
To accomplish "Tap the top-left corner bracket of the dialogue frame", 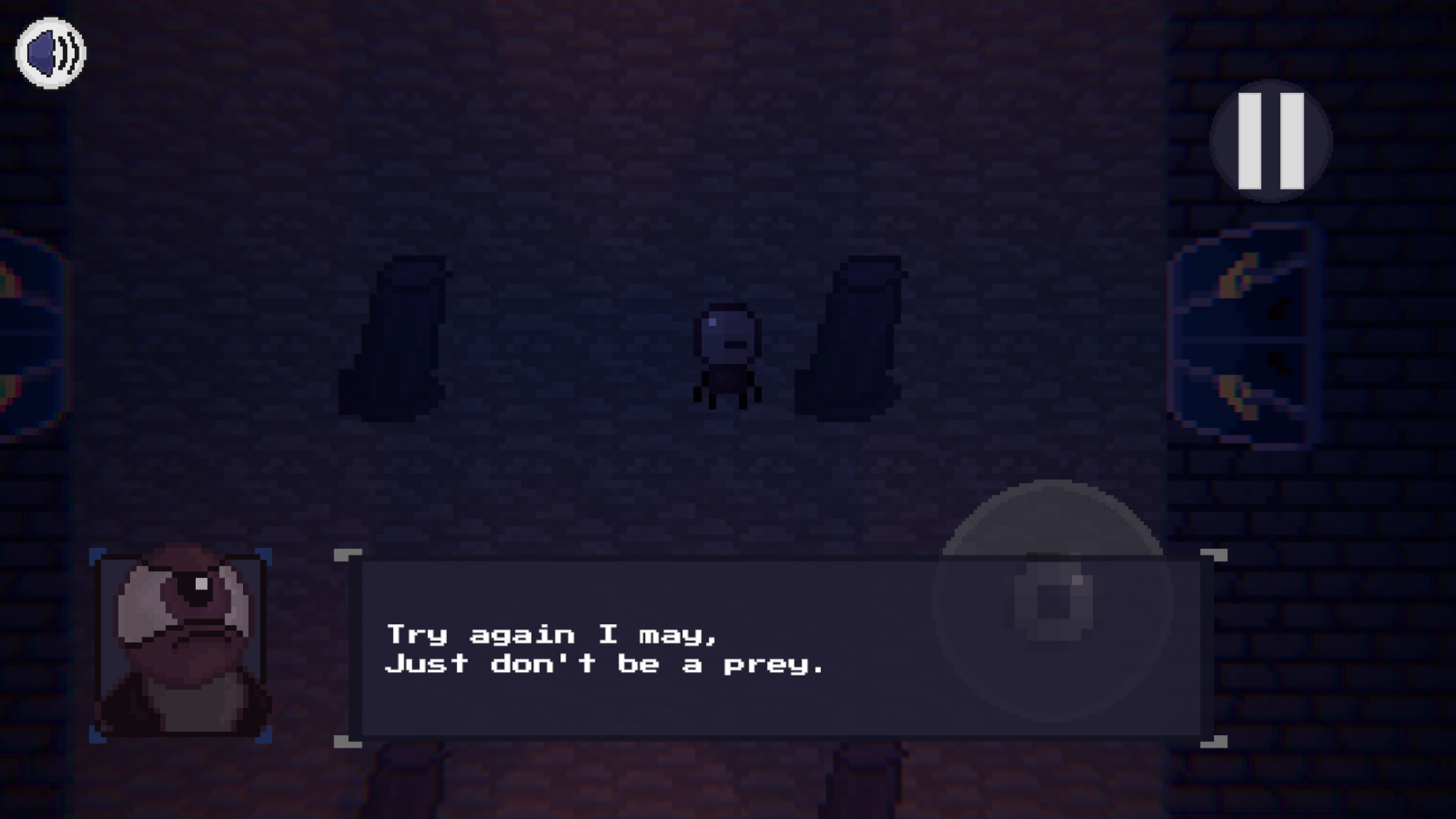I will pos(348,555).
